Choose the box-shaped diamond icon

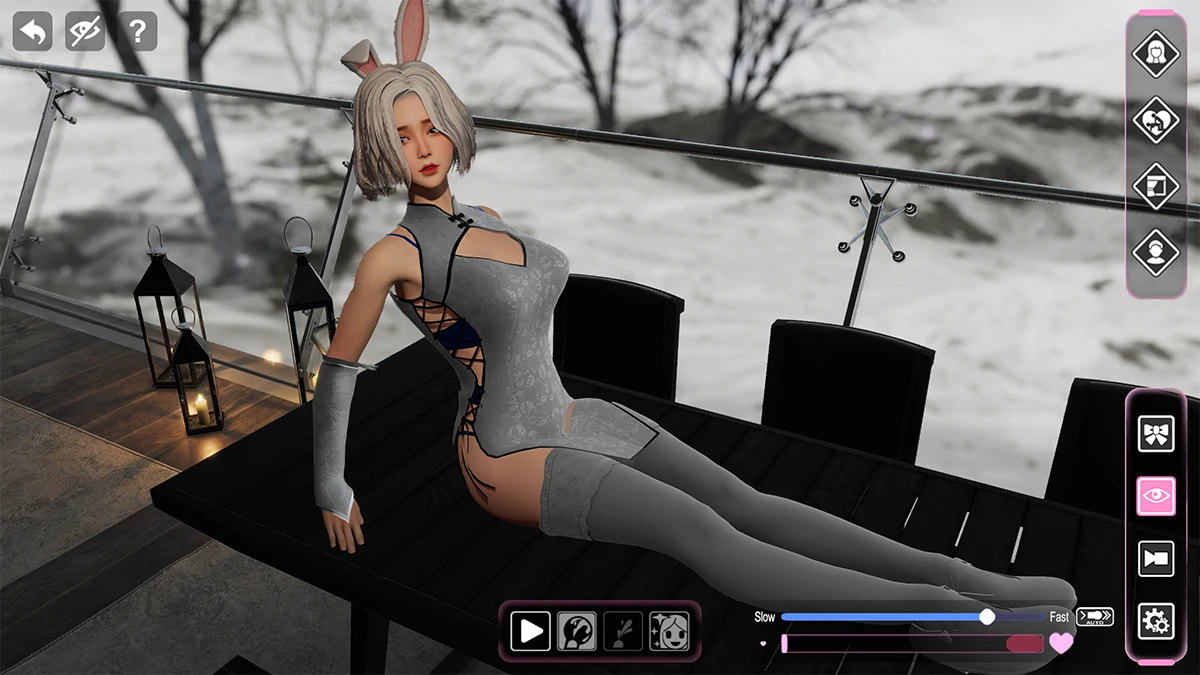coord(1156,186)
